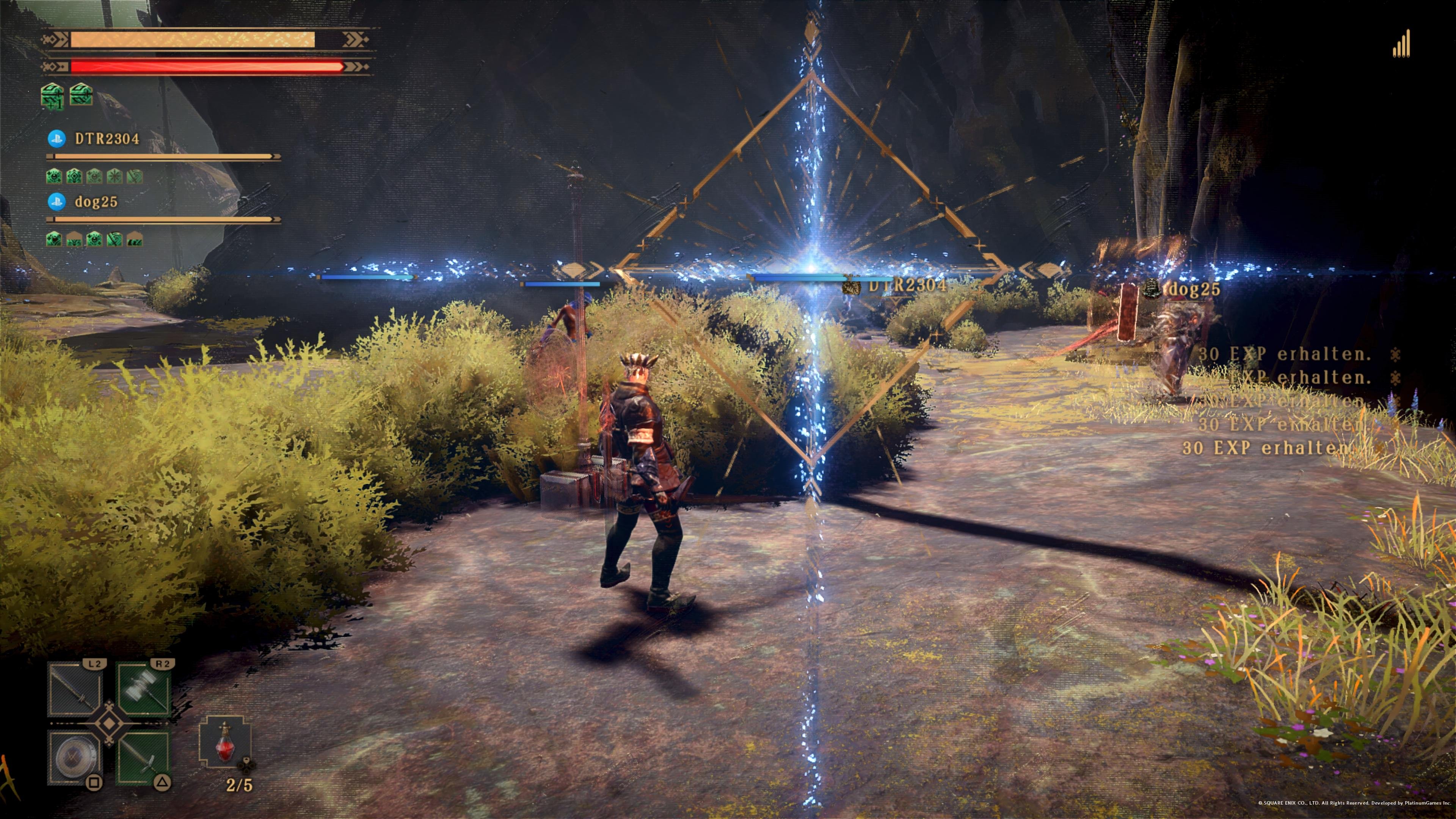Select party member dog25 in the list
This screenshot has height=819, width=1456.
pos(96,202)
